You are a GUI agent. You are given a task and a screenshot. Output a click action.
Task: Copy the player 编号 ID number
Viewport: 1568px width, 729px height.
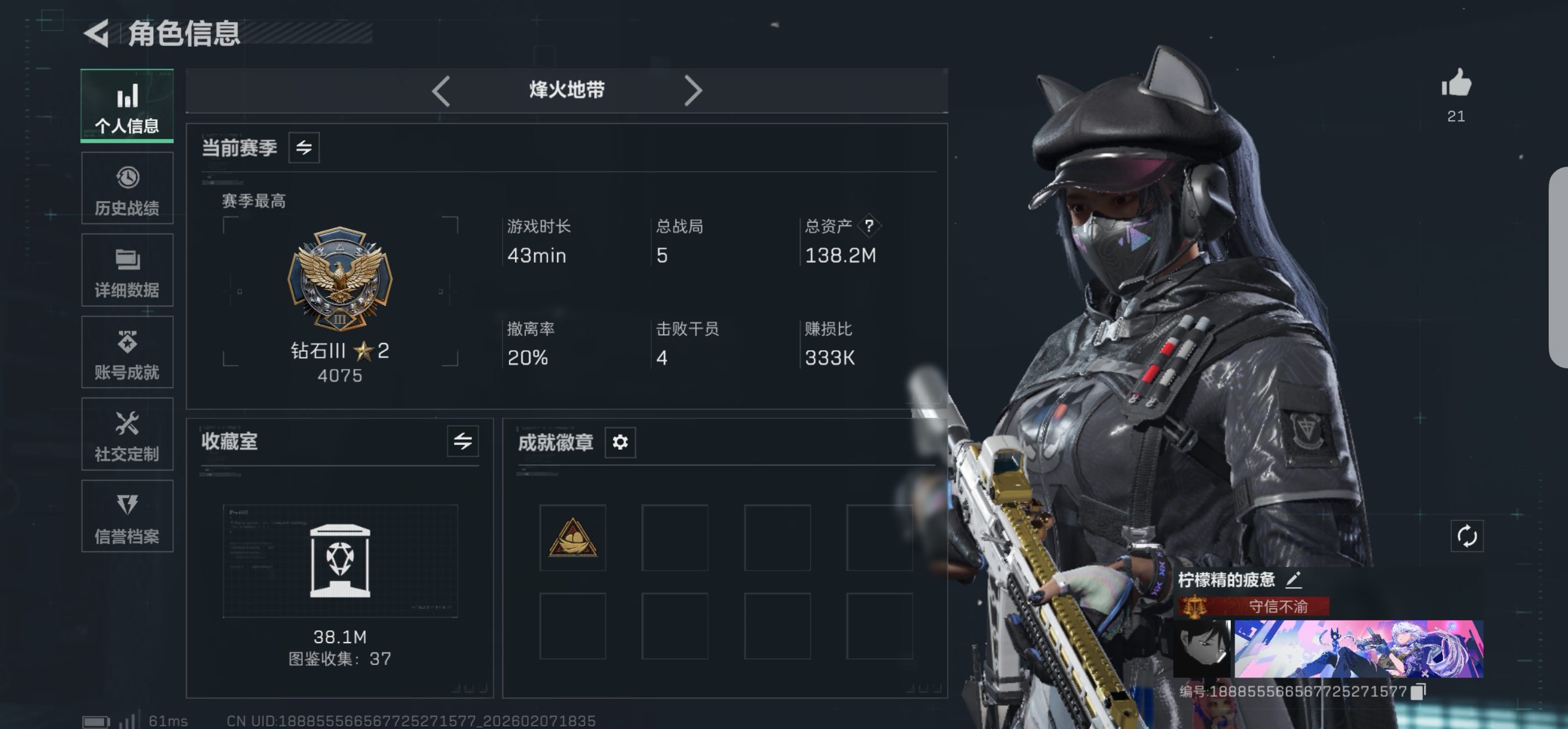pos(1419,691)
